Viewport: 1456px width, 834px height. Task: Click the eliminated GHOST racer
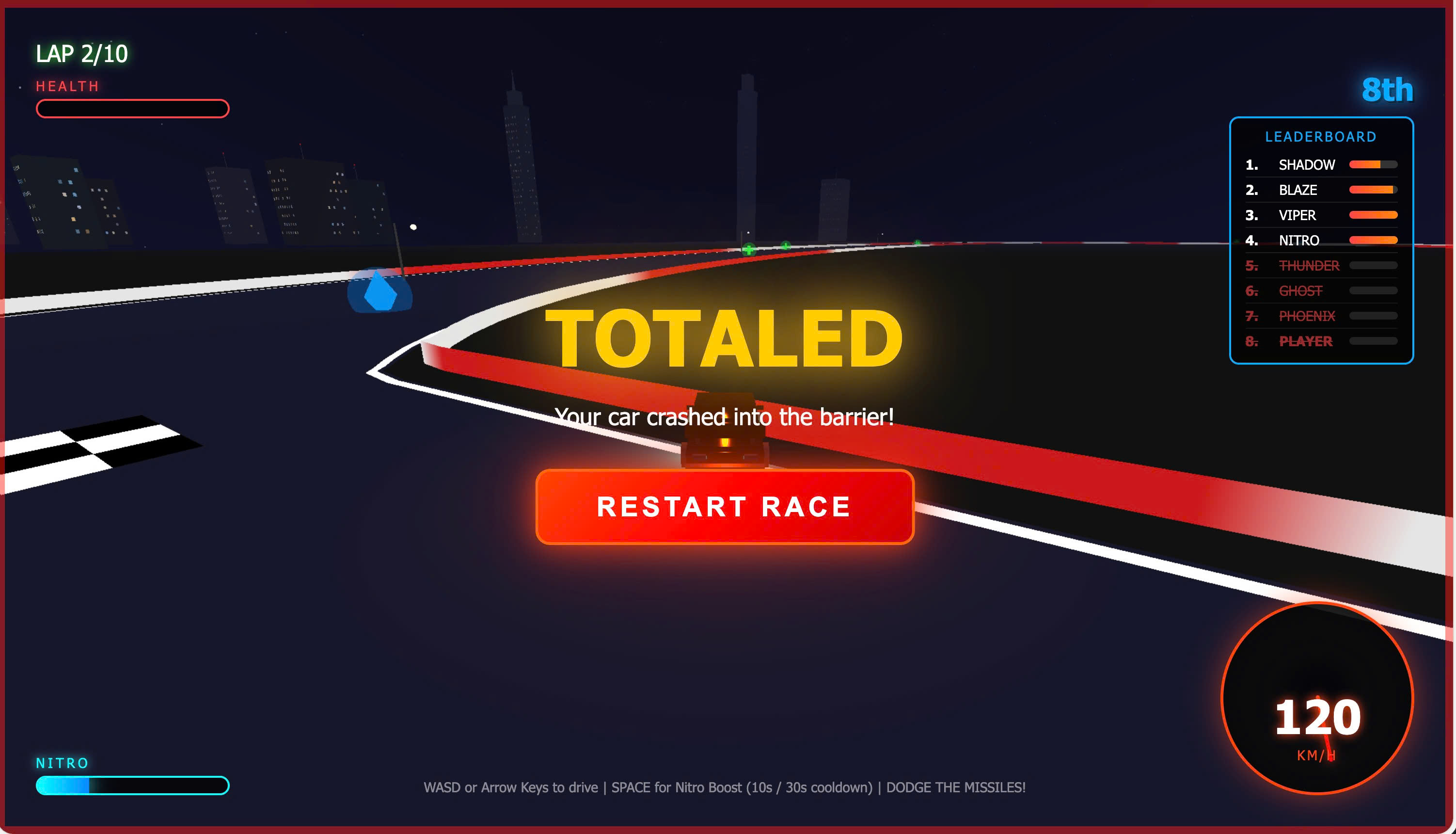1301,291
